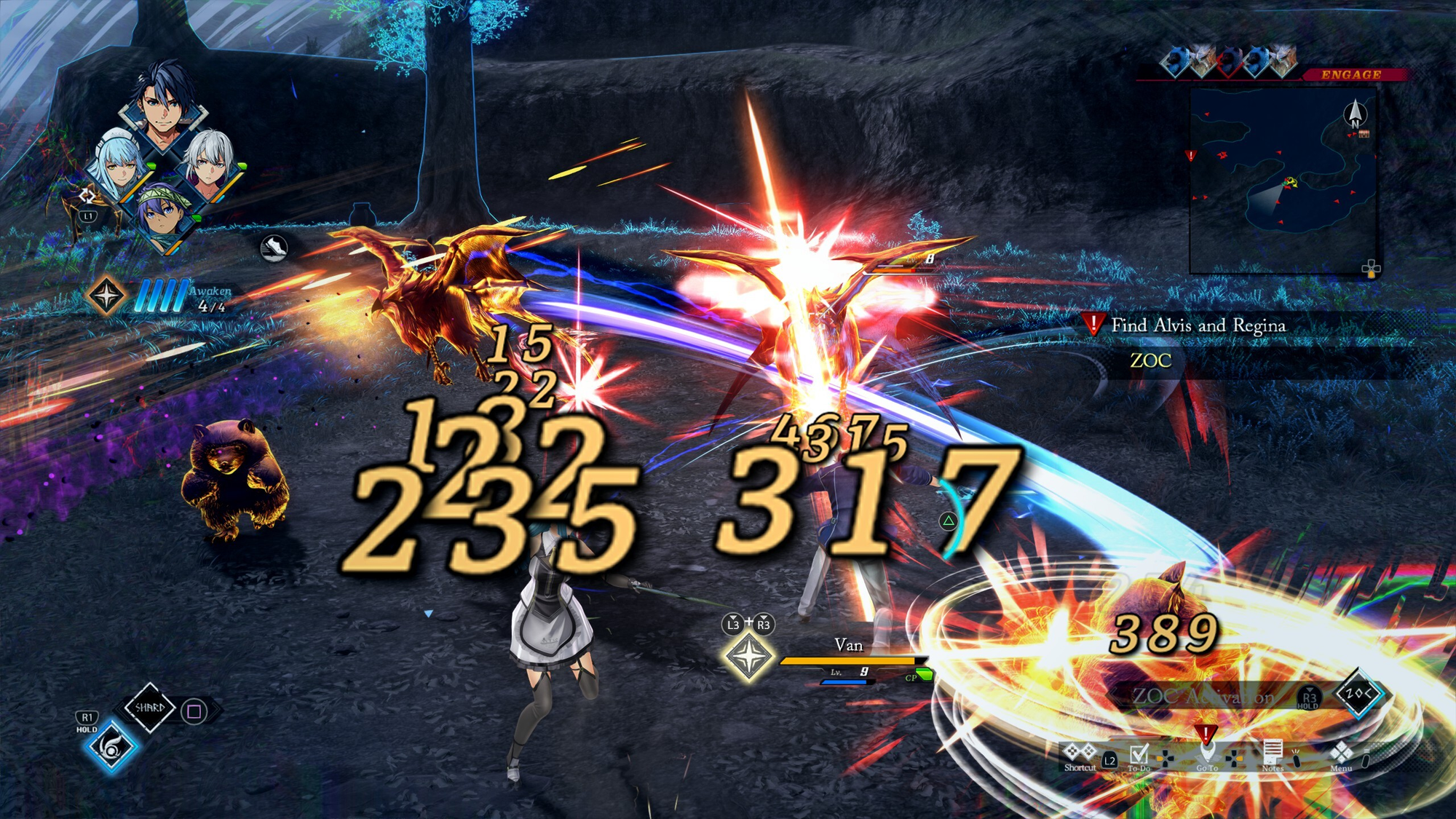
Task: Activate the ZOC diamond icon
Action: coord(1359,693)
